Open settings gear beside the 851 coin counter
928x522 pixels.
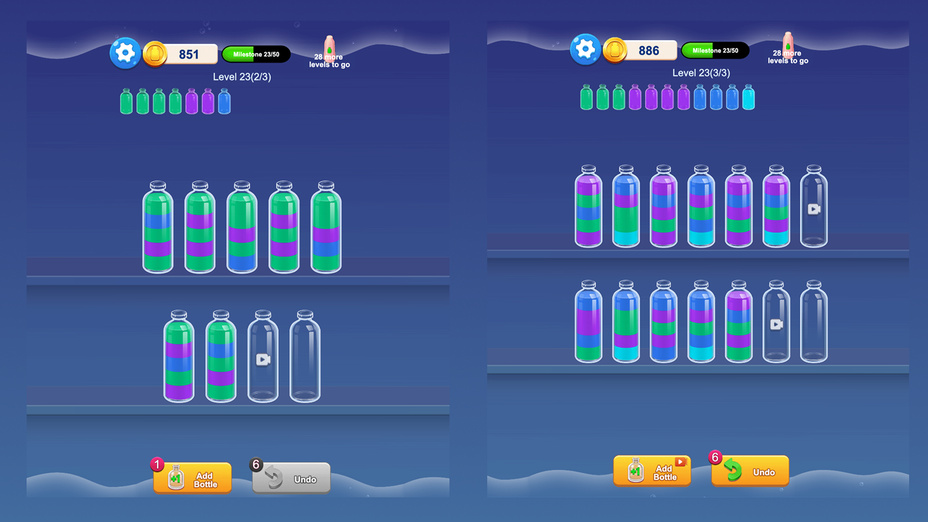pyautogui.click(x=125, y=53)
